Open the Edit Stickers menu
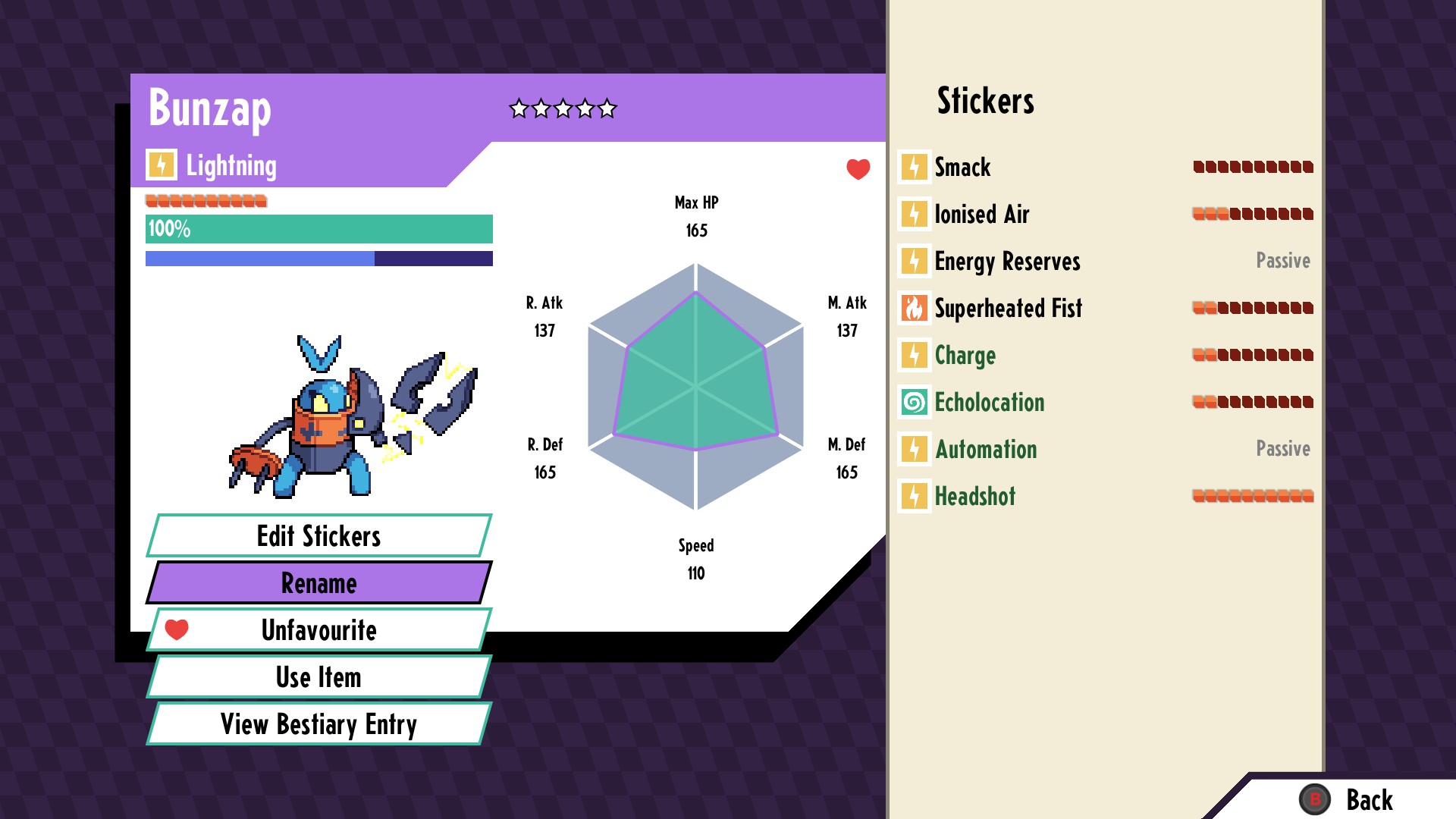 point(318,536)
